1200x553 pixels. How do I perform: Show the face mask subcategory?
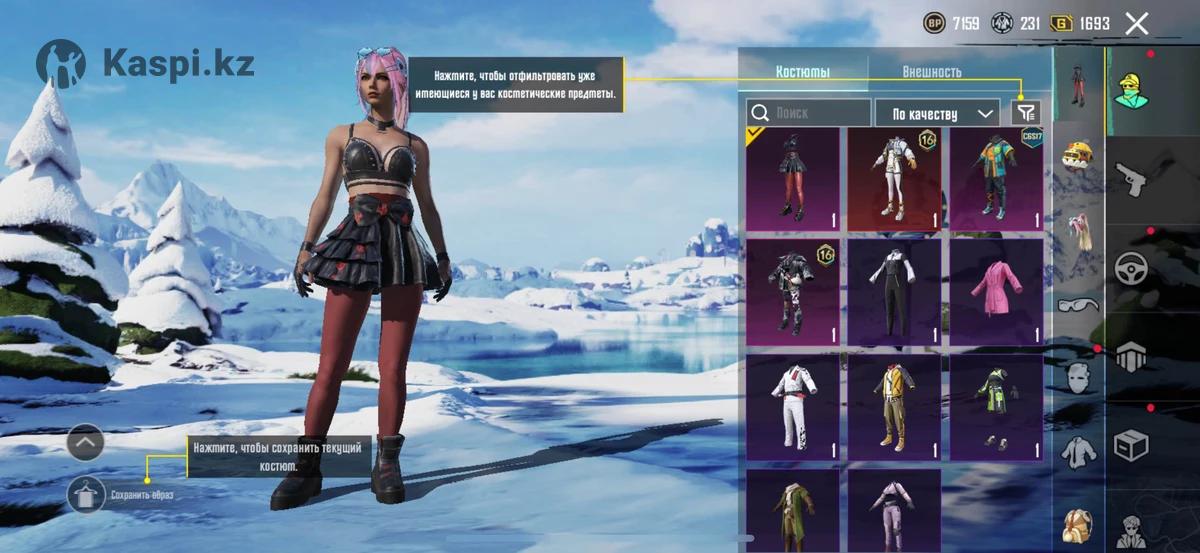[x=1078, y=378]
